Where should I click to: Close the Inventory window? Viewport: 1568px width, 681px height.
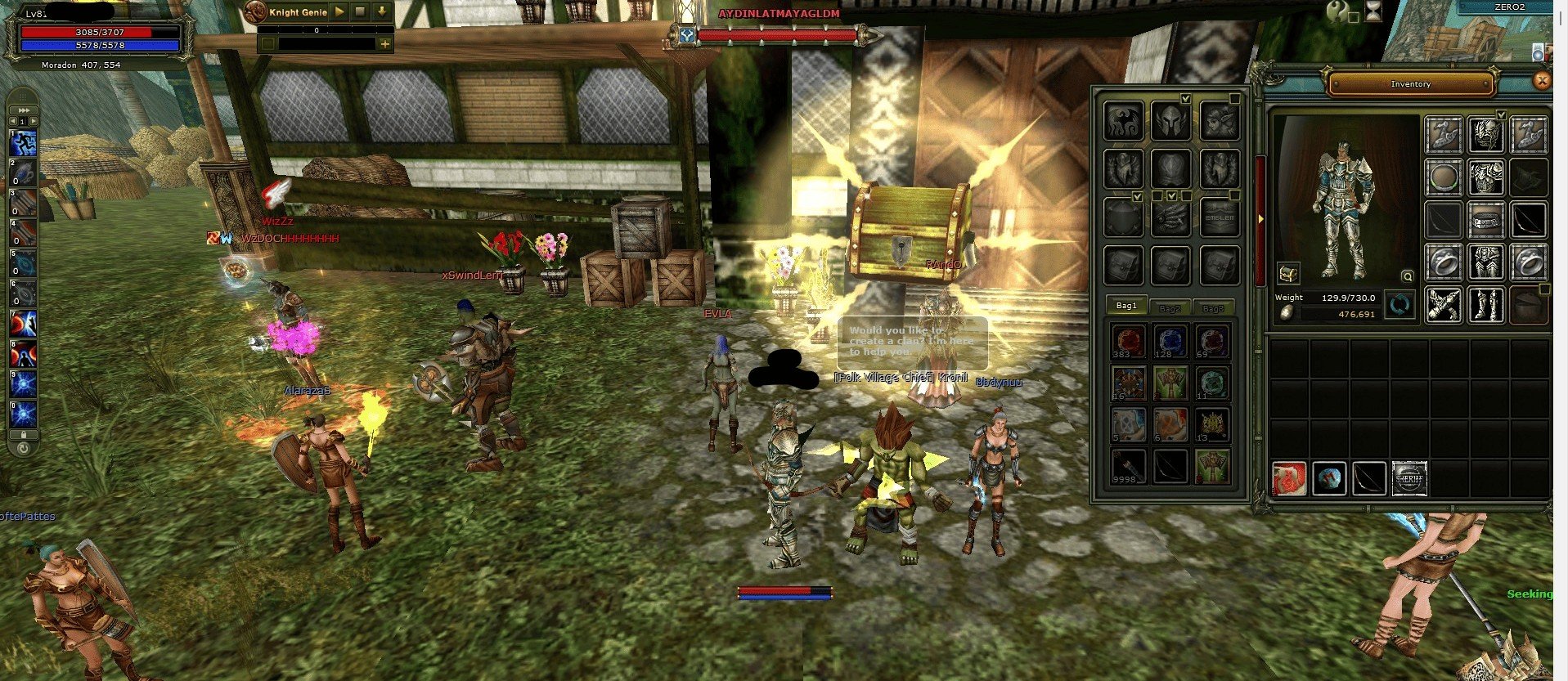point(1542,80)
